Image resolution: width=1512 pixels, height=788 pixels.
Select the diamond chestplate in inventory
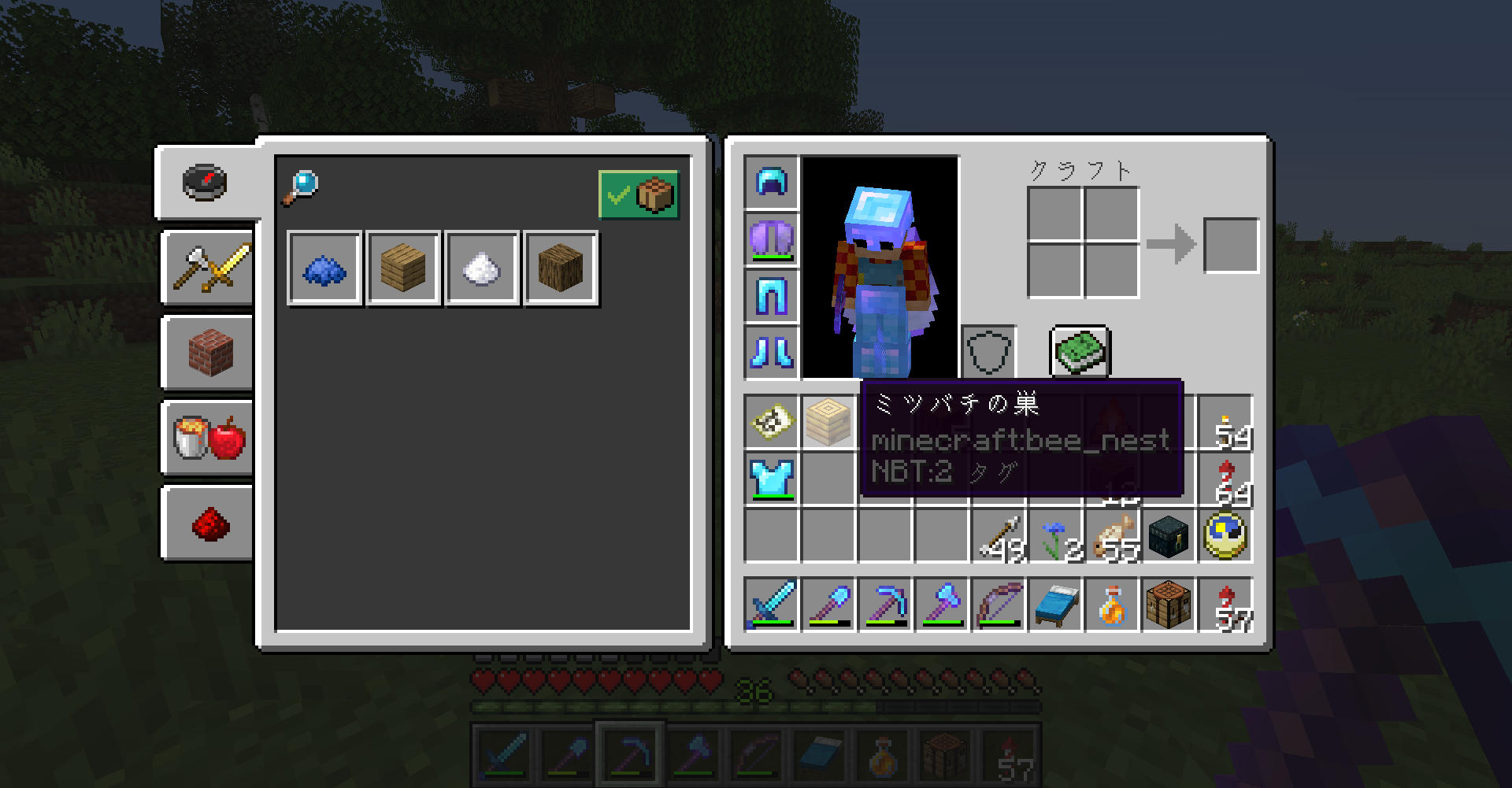(771, 479)
